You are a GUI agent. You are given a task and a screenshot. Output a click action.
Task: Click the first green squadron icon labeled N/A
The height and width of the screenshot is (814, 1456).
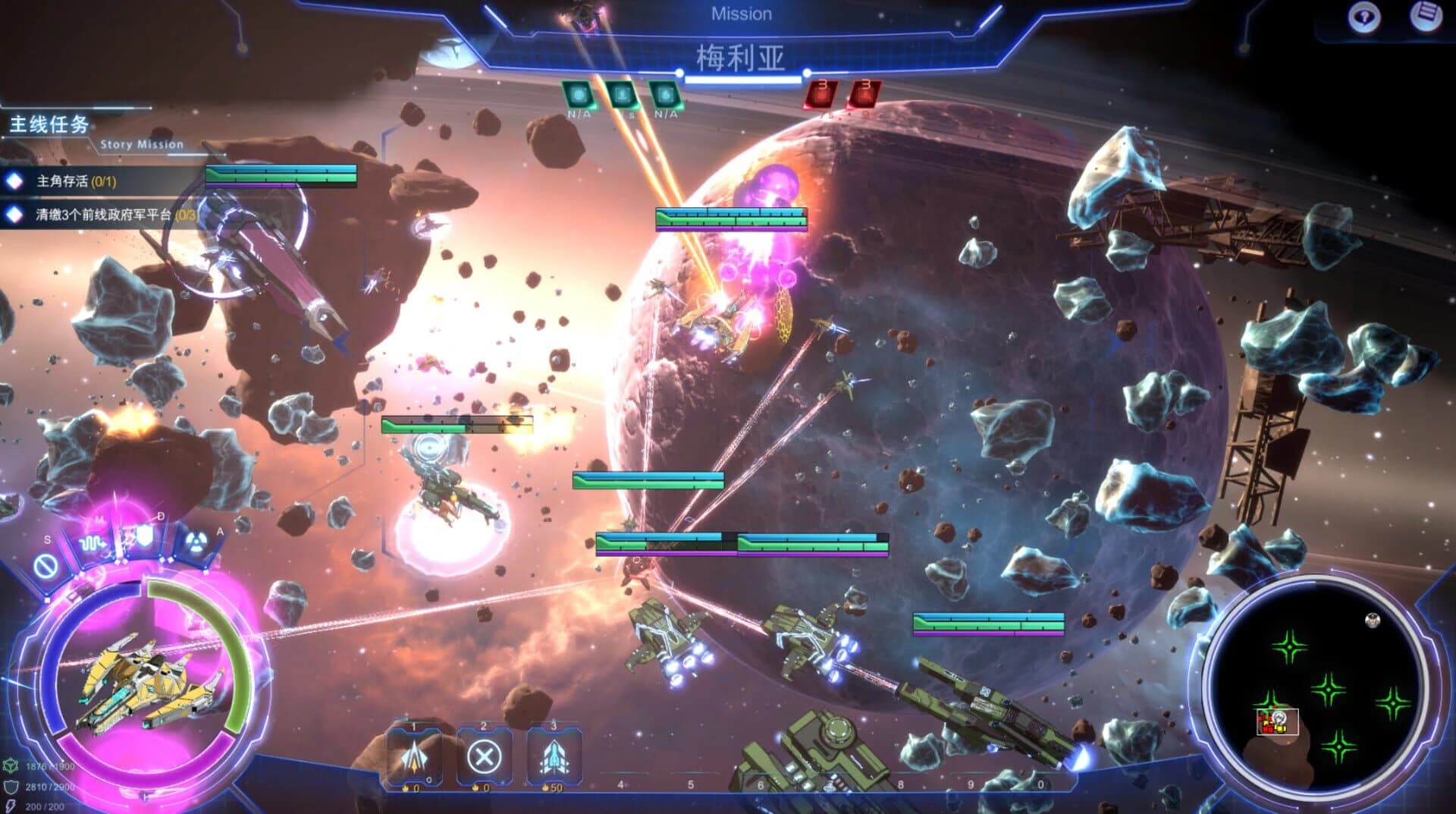pyautogui.click(x=579, y=95)
